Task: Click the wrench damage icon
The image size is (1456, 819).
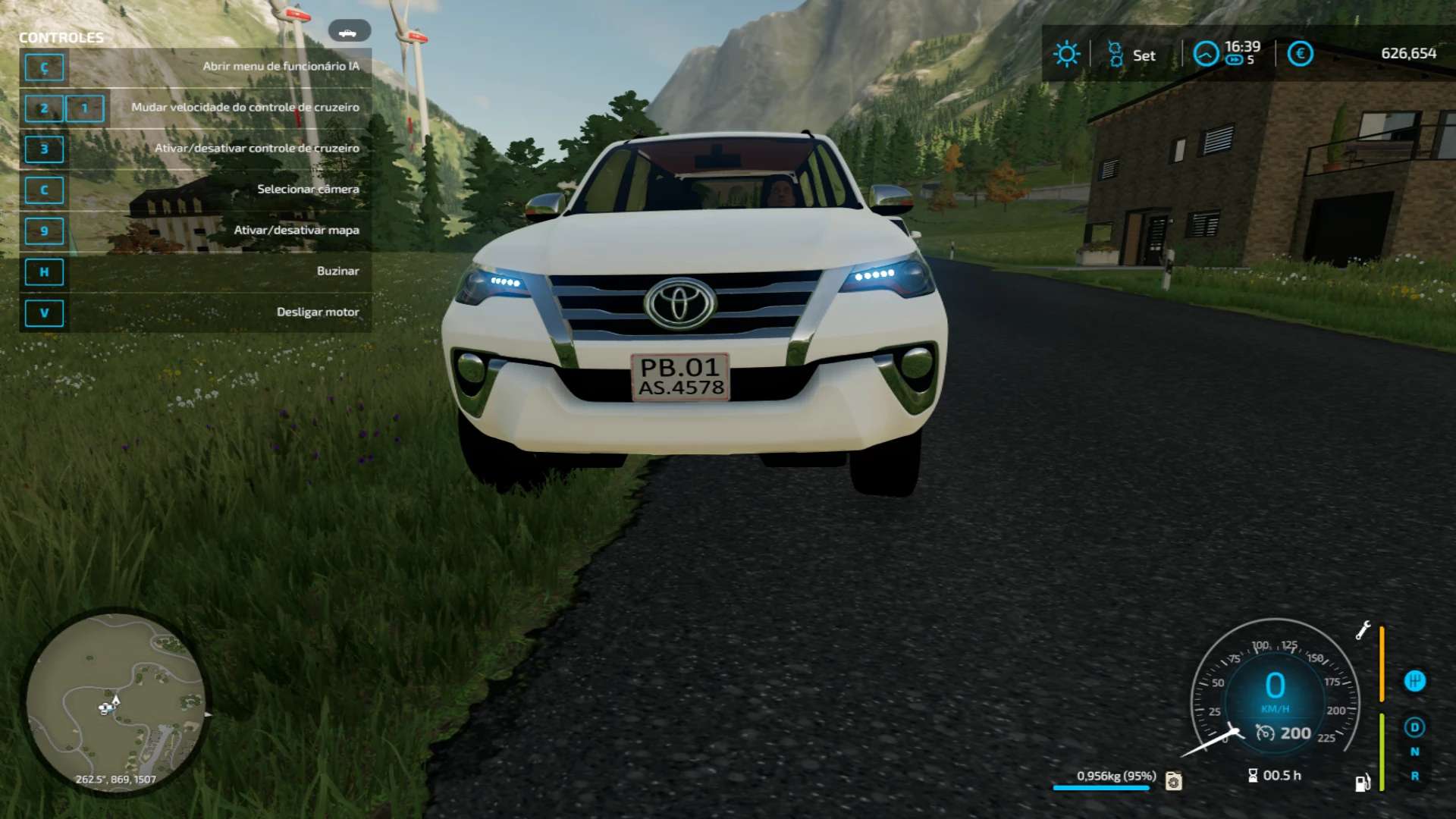Action: [x=1363, y=630]
